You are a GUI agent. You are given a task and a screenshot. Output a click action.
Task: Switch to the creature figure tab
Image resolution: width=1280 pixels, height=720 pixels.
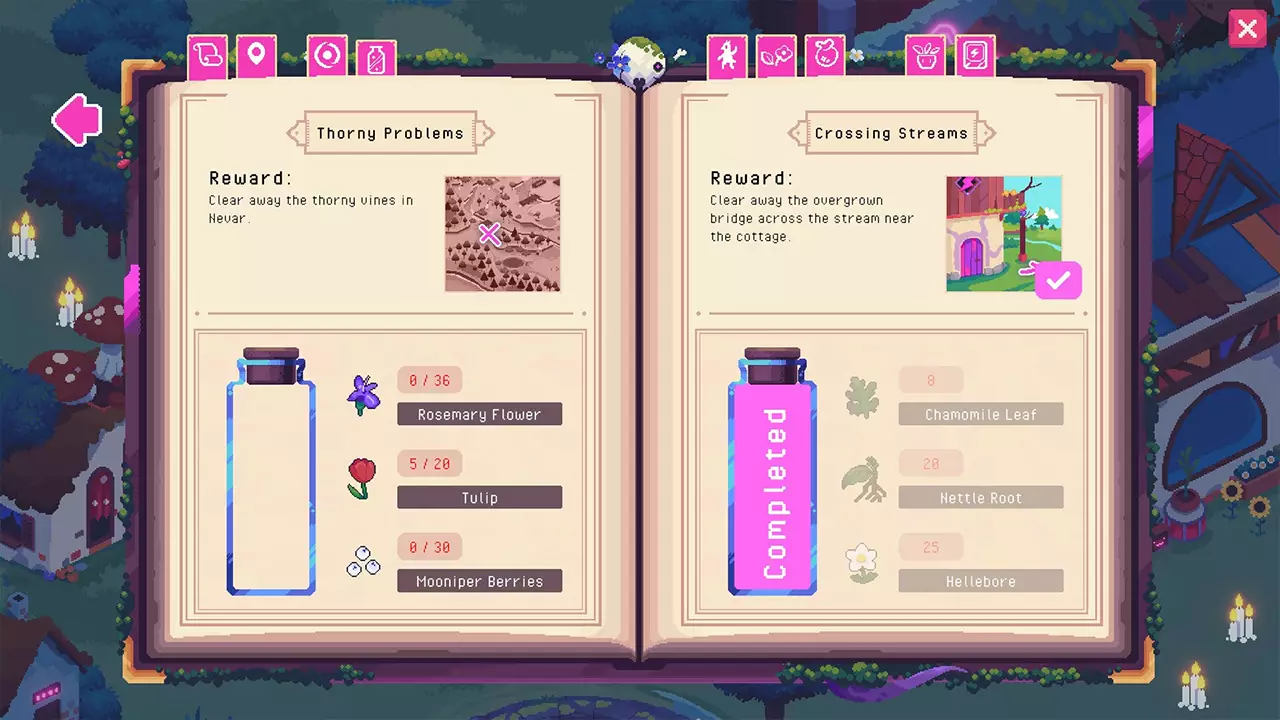727,57
